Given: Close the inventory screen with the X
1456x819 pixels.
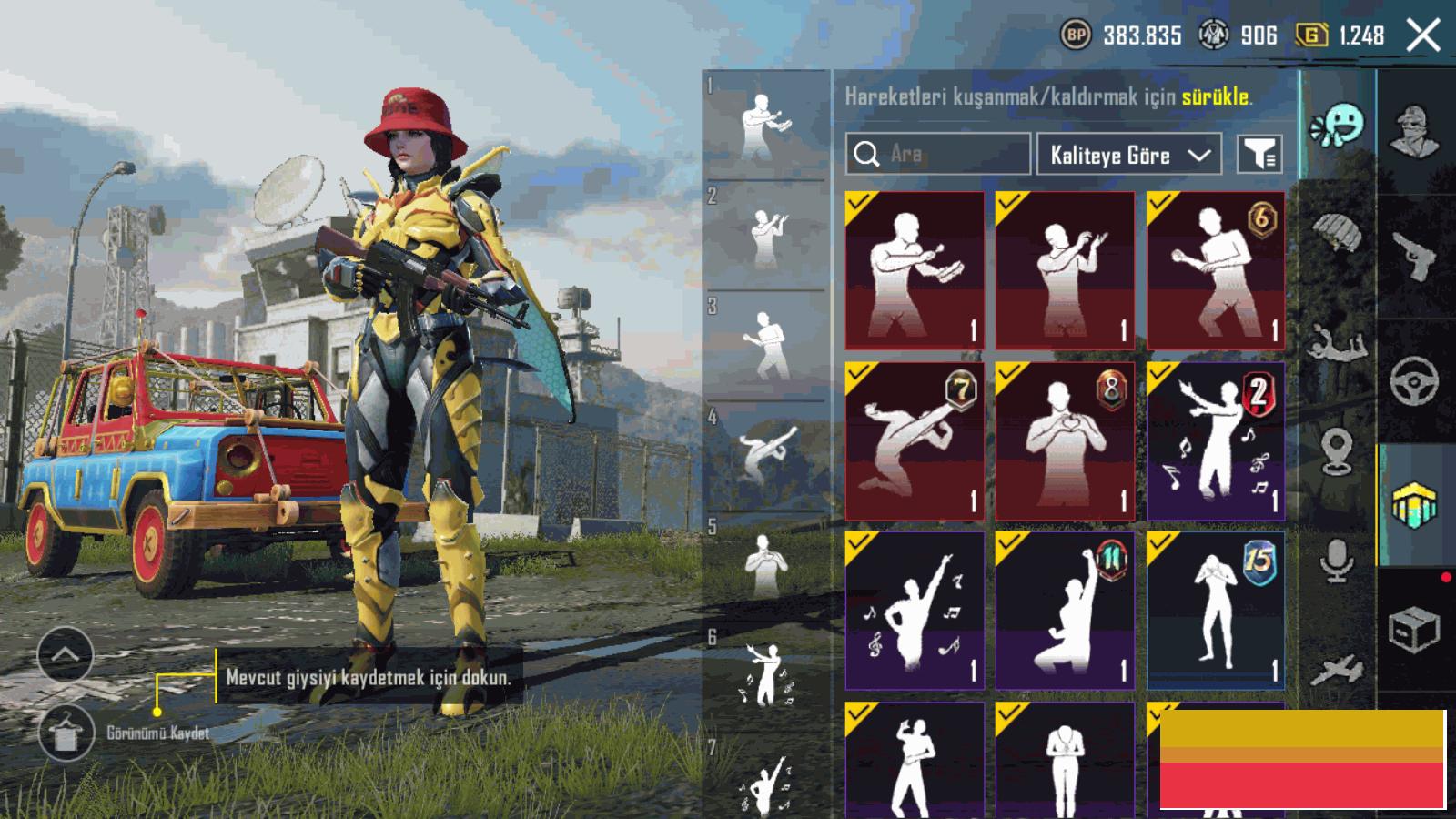Looking at the screenshot, I should coord(1423,36).
